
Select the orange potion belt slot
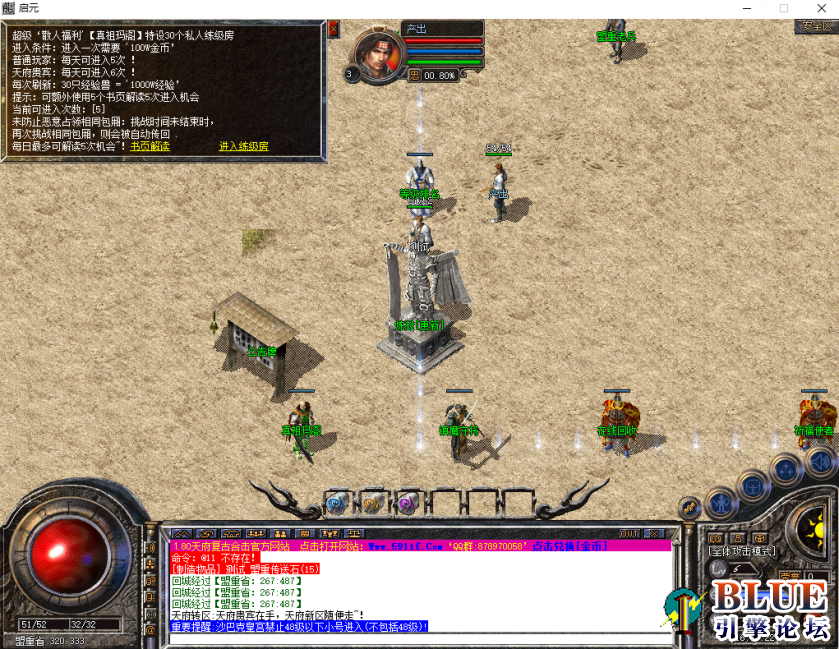click(x=371, y=502)
